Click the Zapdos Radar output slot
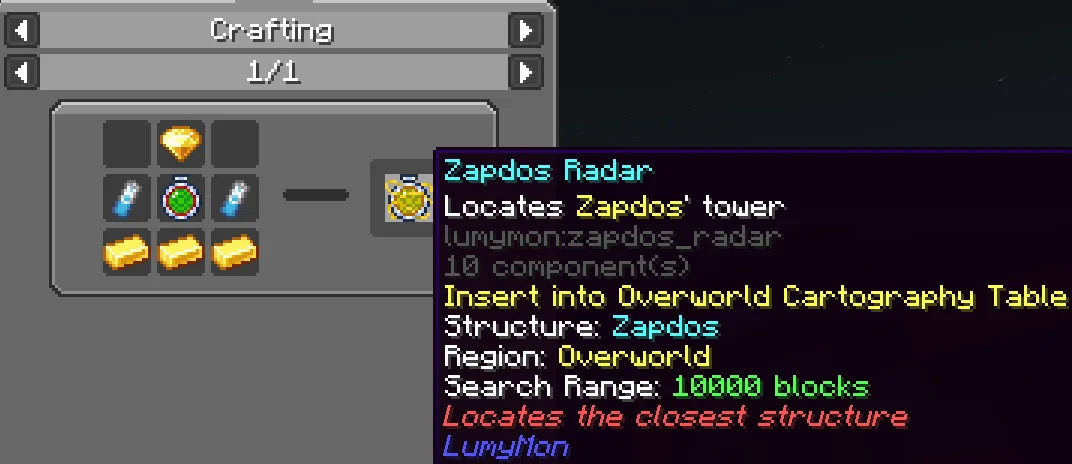This screenshot has width=1072, height=464. (406, 199)
